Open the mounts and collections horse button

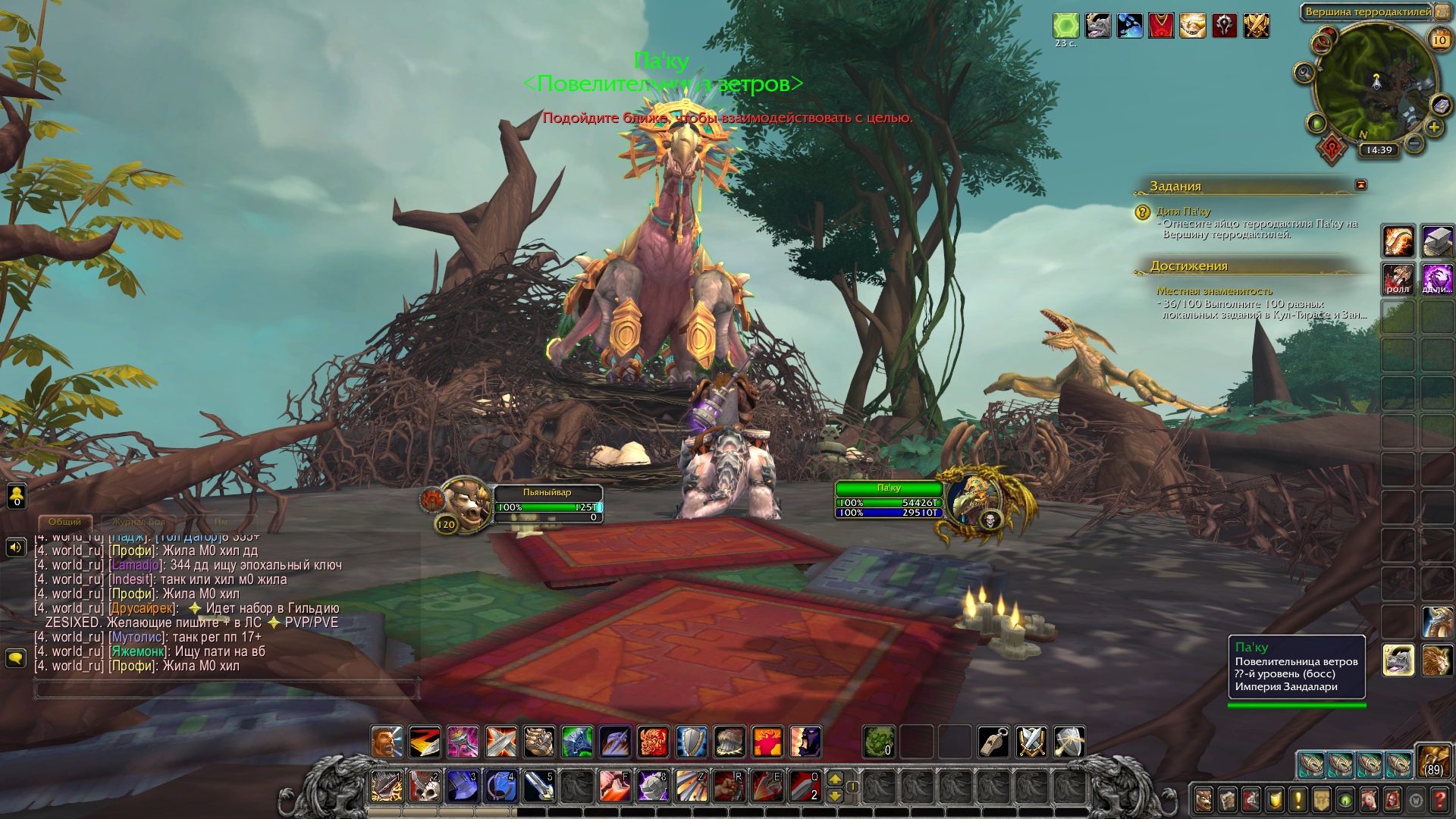(x=1368, y=800)
